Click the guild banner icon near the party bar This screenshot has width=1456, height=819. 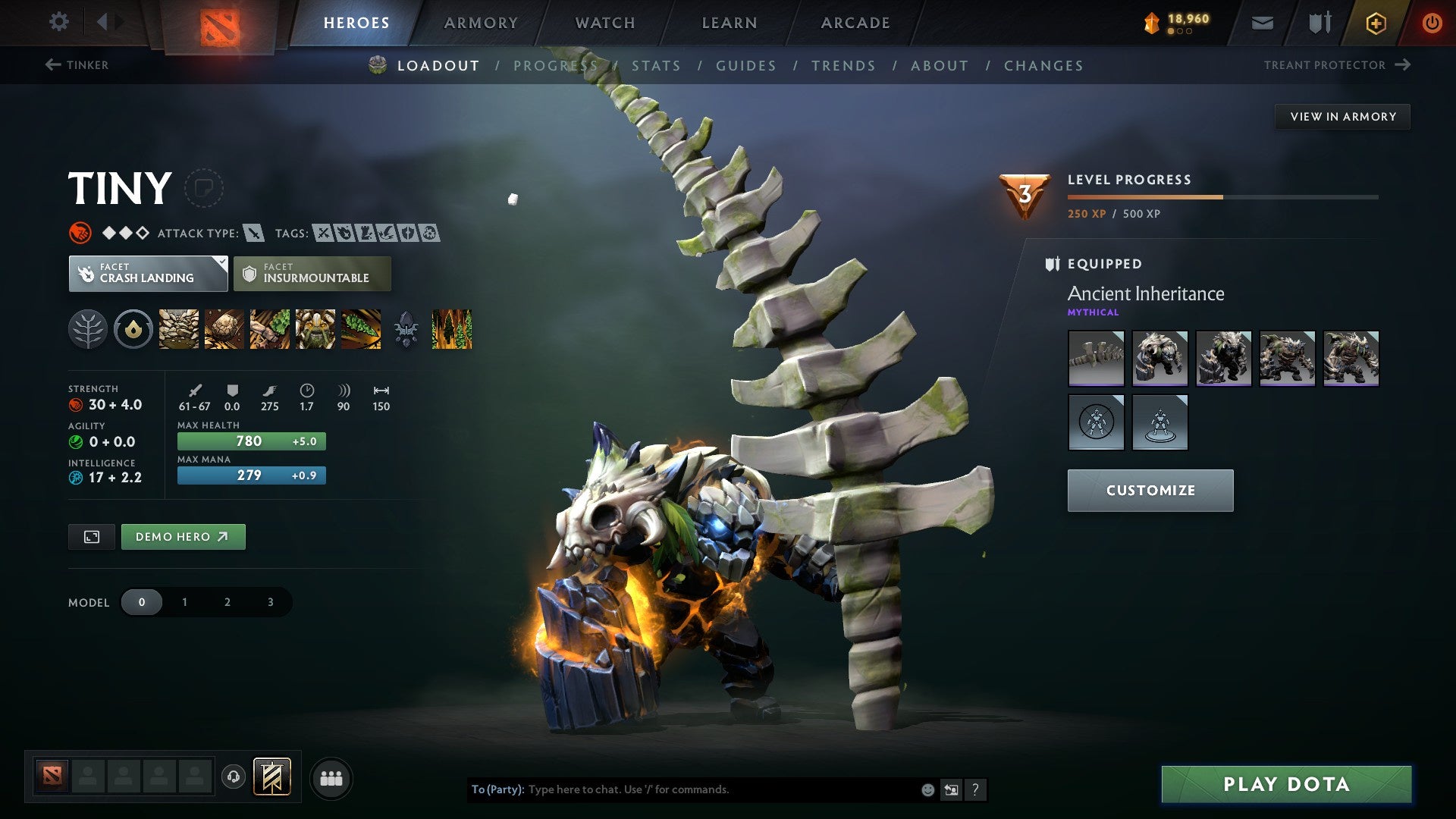pyautogui.click(x=271, y=777)
